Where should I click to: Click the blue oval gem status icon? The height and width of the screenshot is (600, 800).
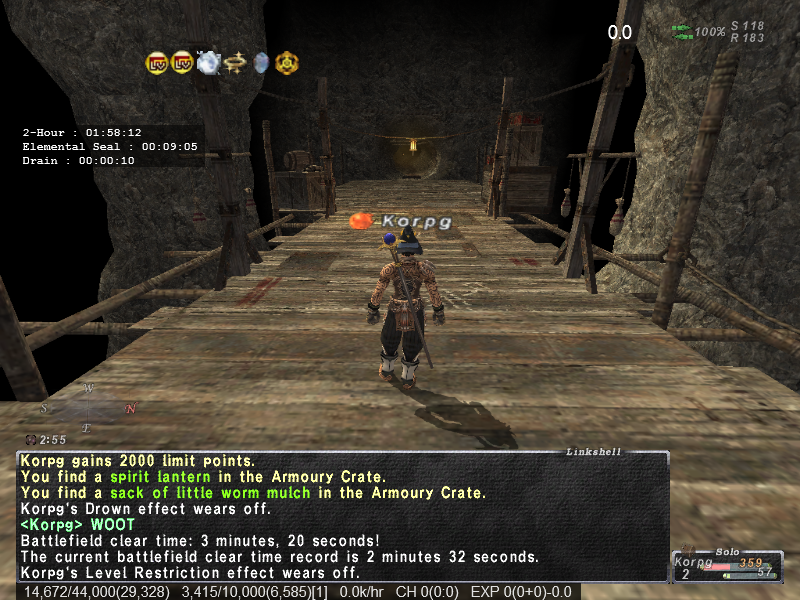click(x=261, y=63)
